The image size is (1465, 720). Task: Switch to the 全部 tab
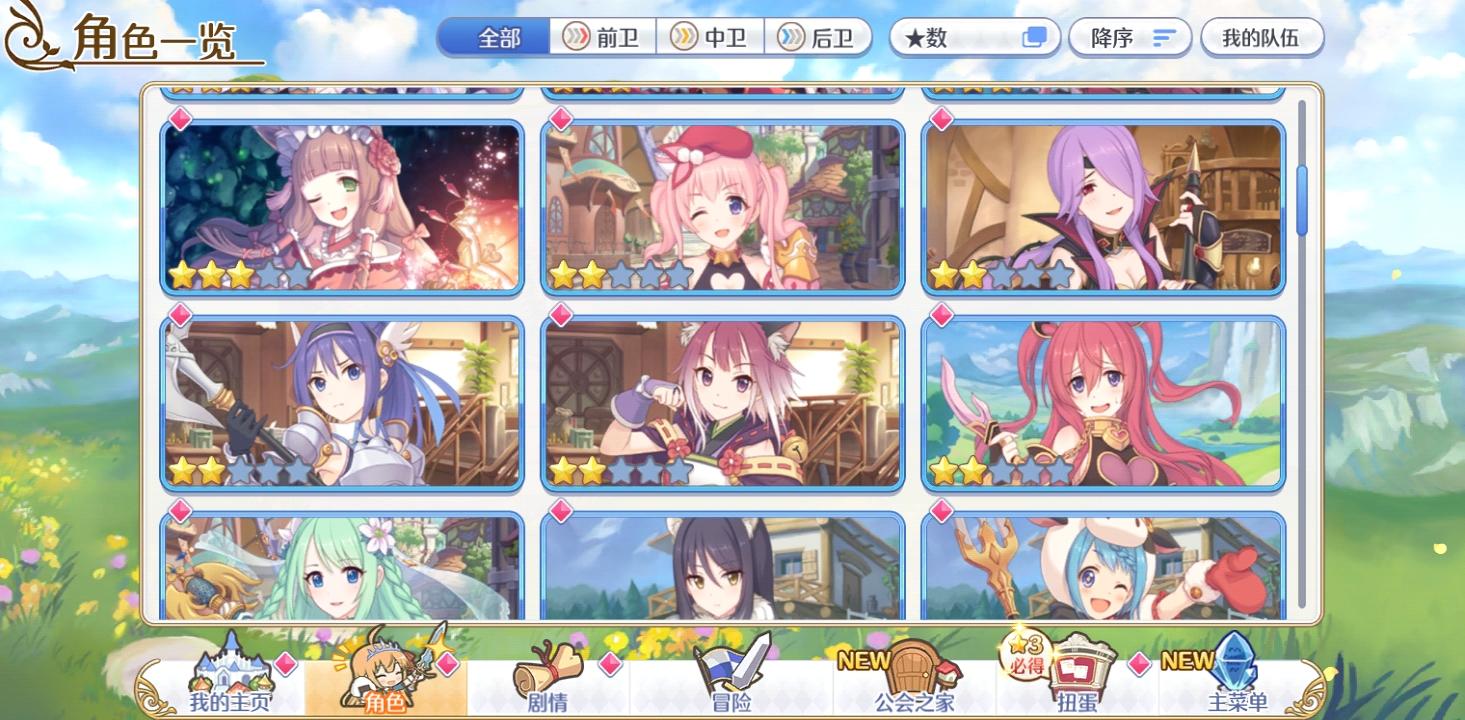coord(497,38)
